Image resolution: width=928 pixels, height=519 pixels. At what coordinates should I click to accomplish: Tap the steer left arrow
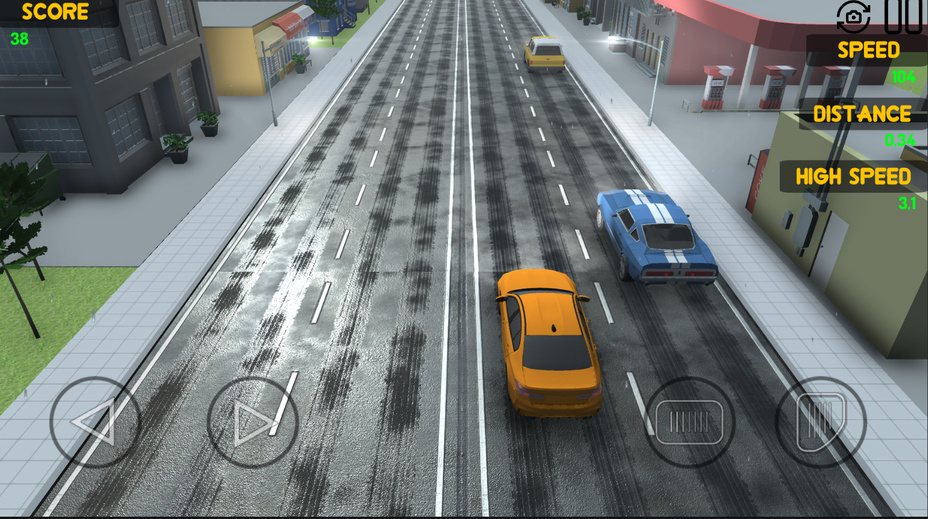click(95, 422)
